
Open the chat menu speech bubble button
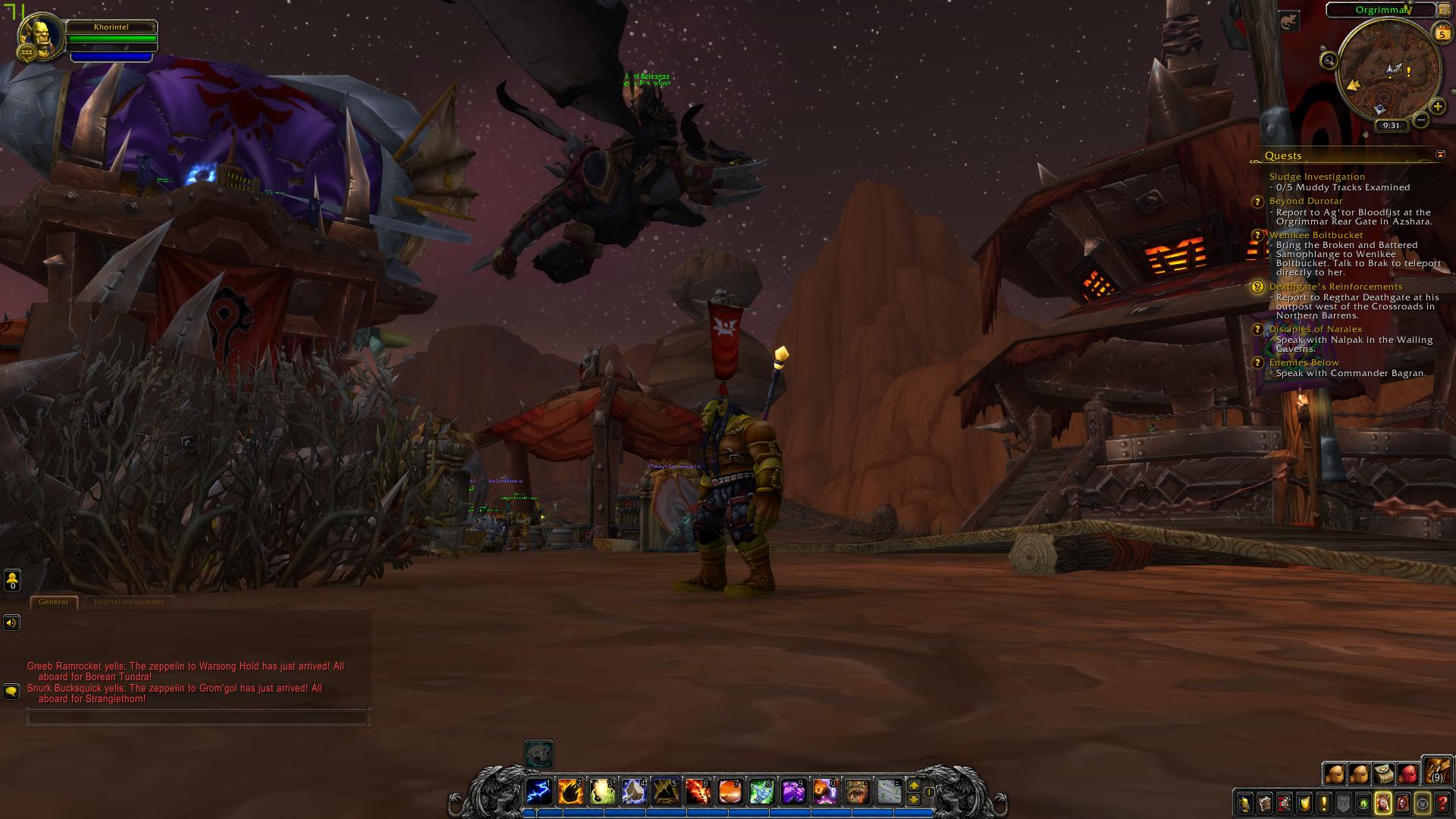coord(11,692)
